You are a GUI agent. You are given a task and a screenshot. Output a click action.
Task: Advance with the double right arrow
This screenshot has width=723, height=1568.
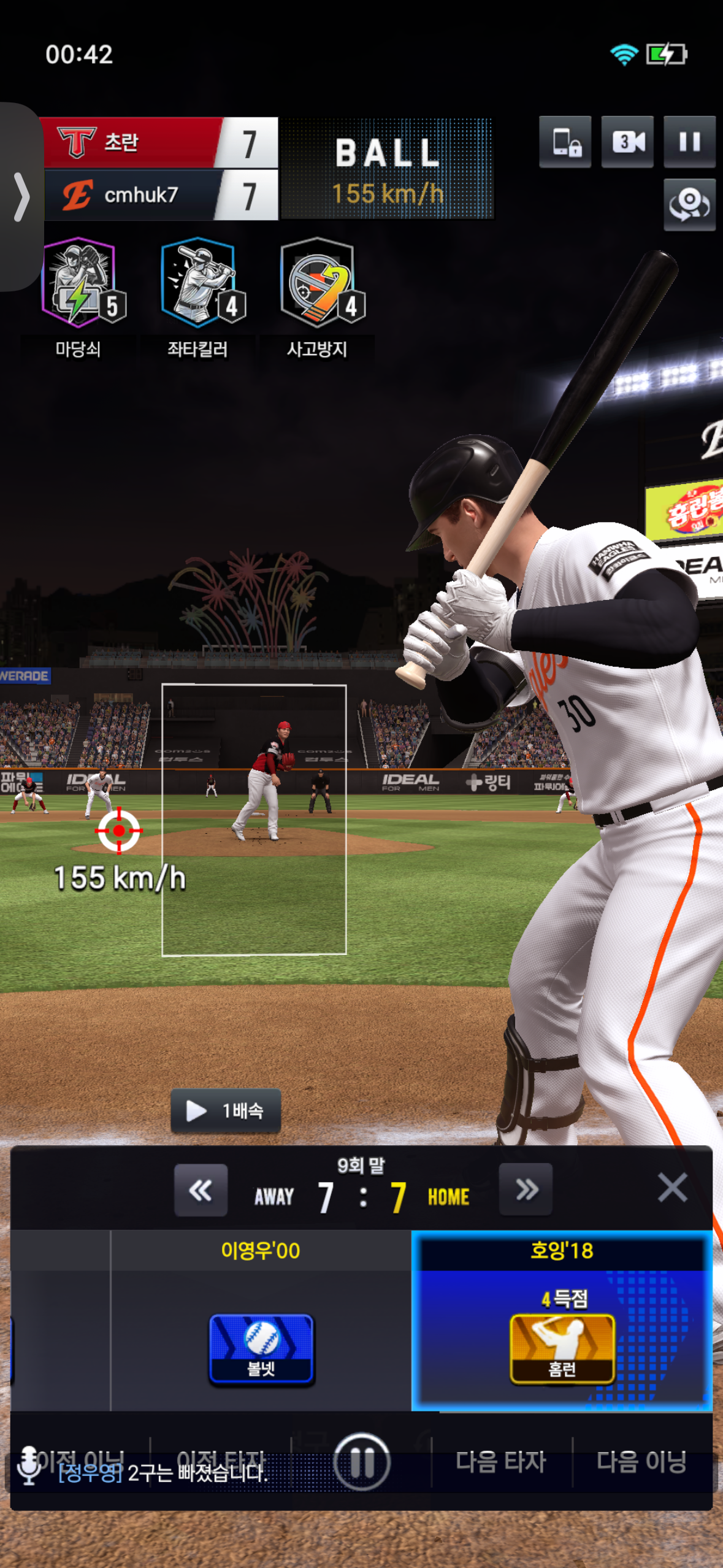(526, 1189)
